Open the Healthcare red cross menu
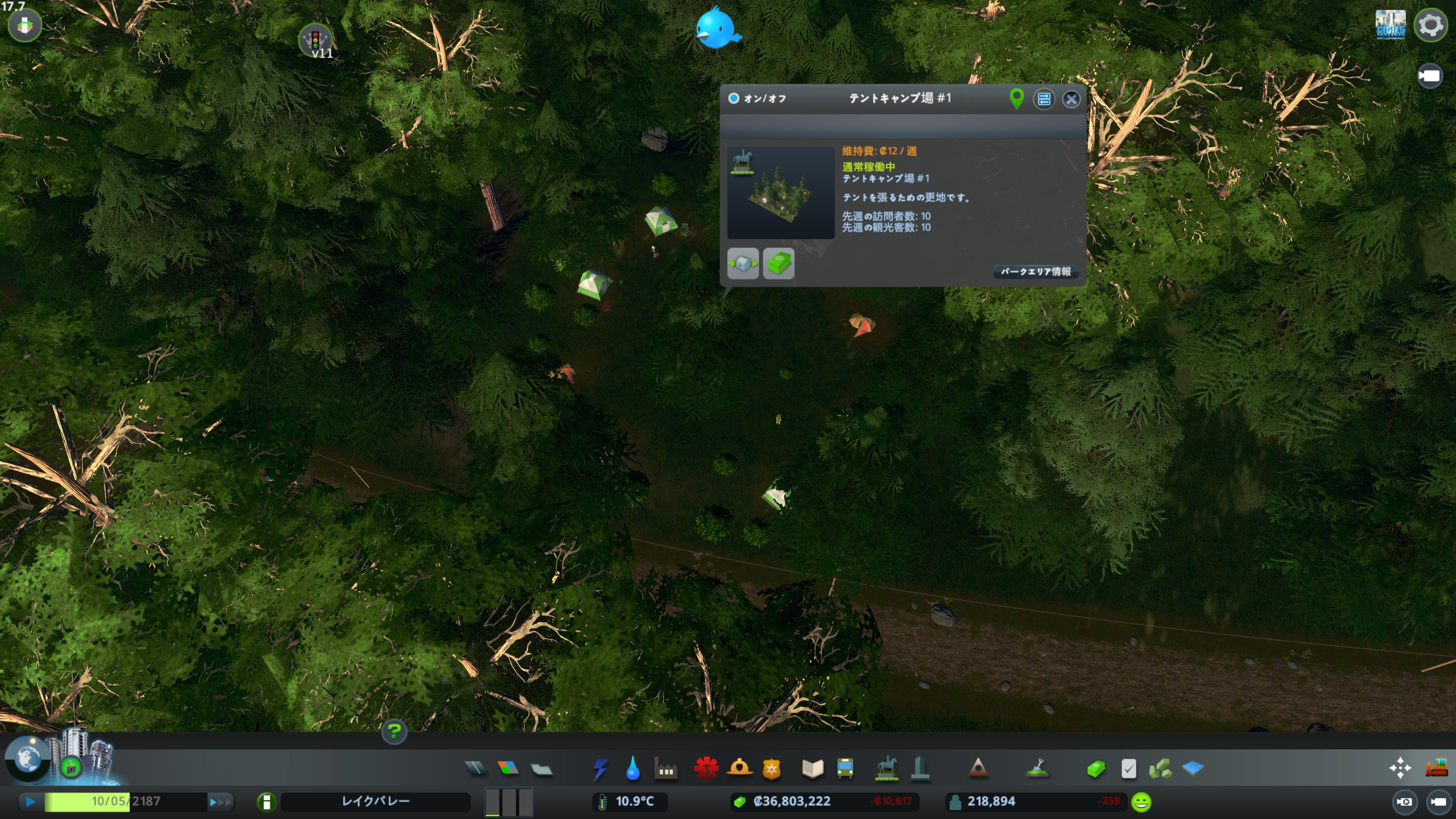 [x=706, y=769]
